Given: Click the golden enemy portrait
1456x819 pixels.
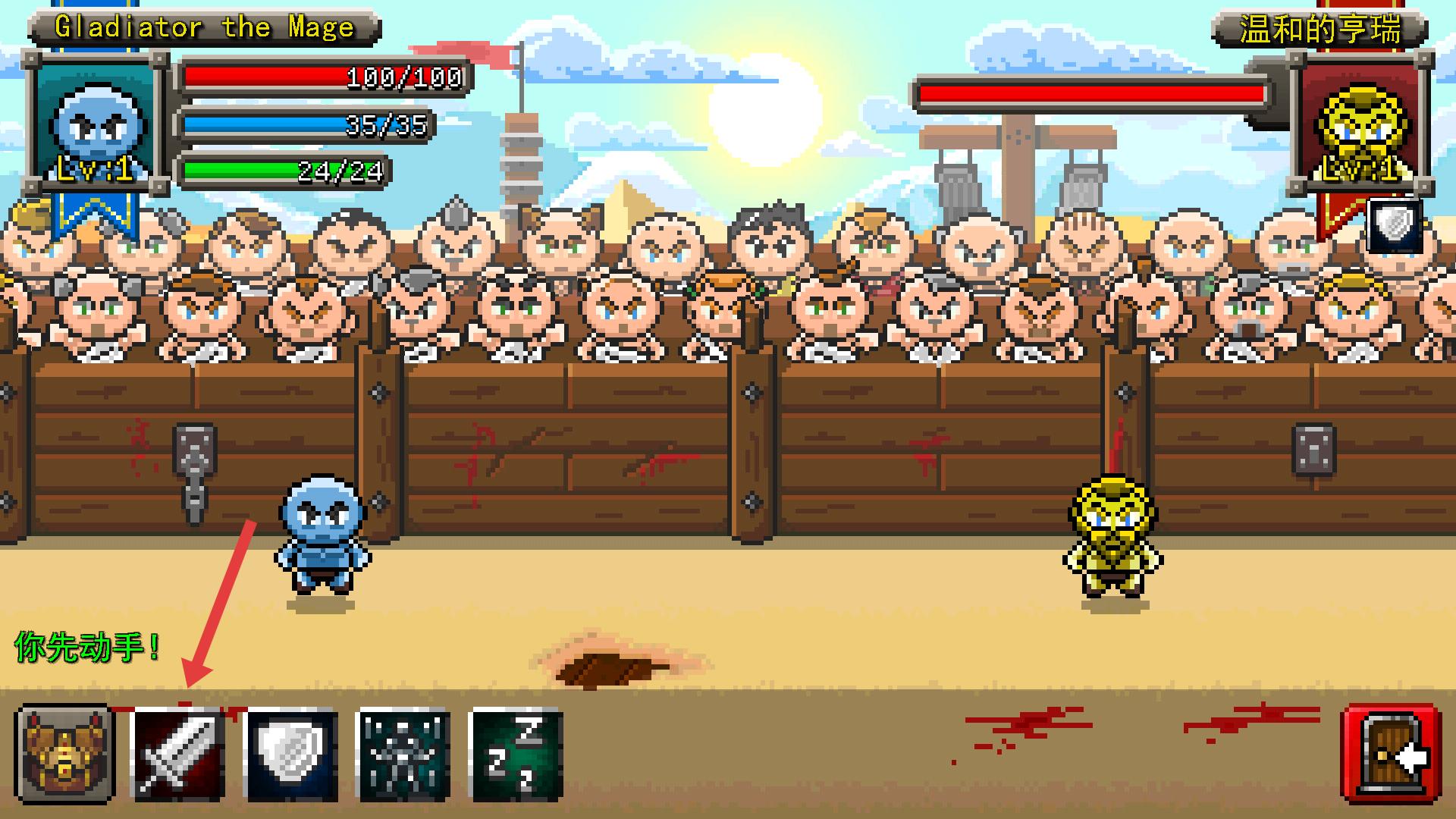Looking at the screenshot, I should pos(1363,125).
